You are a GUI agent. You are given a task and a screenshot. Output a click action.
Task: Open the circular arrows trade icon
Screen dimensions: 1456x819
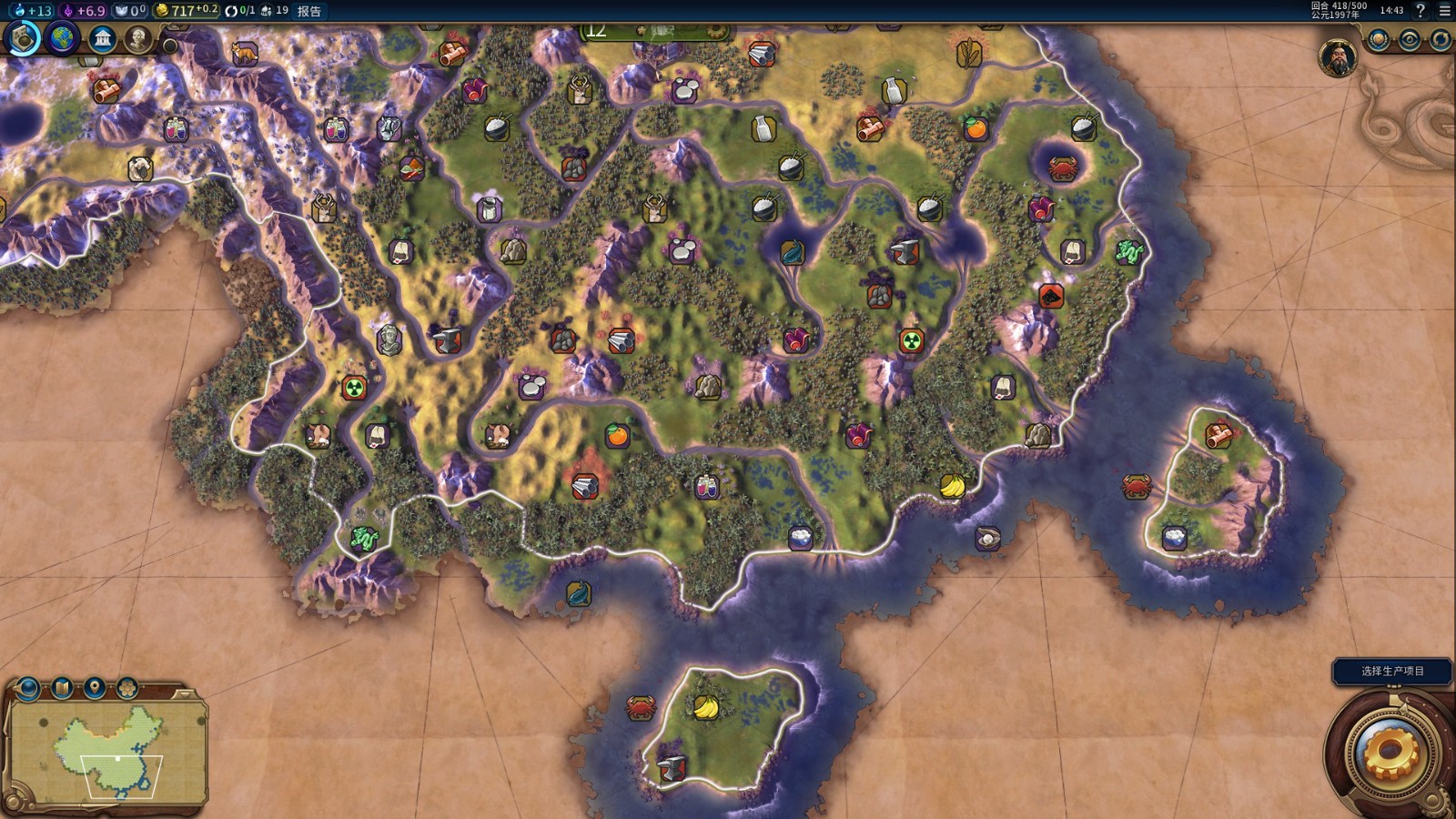click(x=1440, y=40)
